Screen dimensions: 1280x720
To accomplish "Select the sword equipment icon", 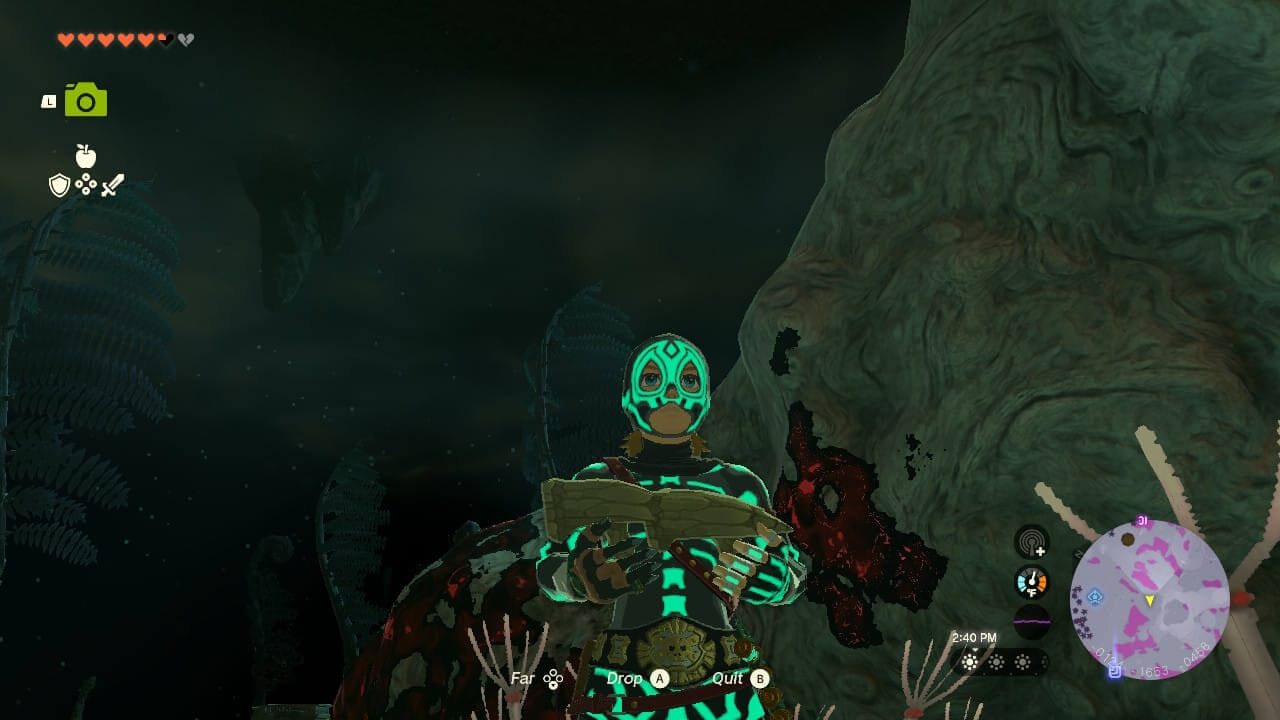I will pyautogui.click(x=113, y=184).
